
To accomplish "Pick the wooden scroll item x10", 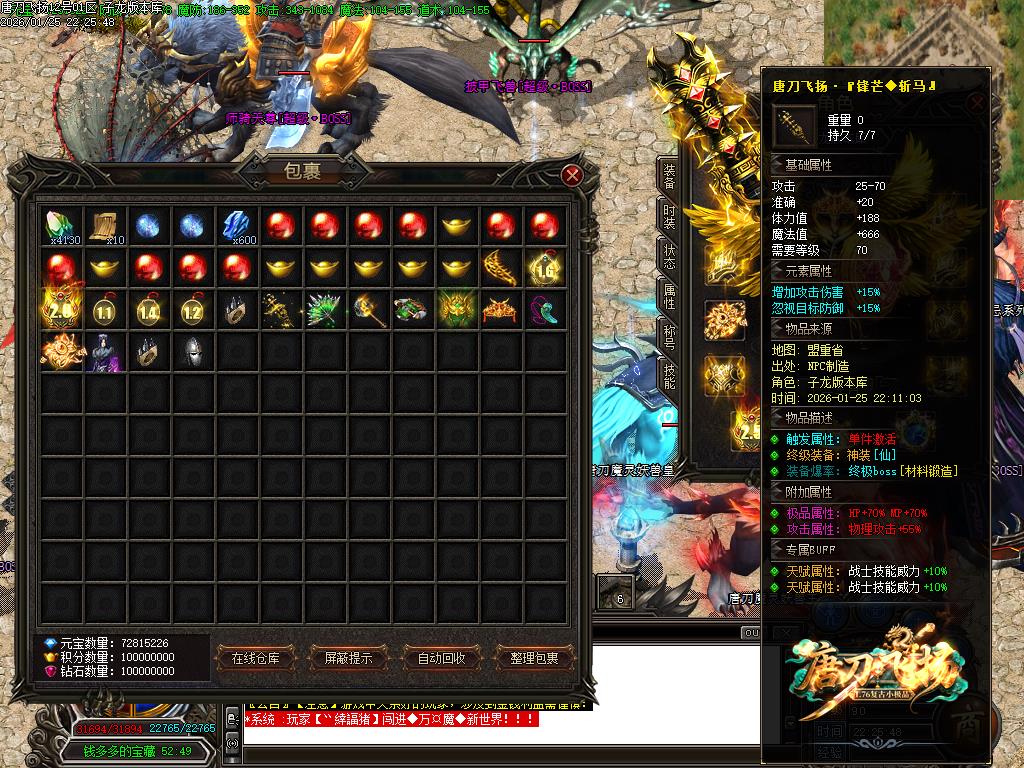I will point(105,226).
